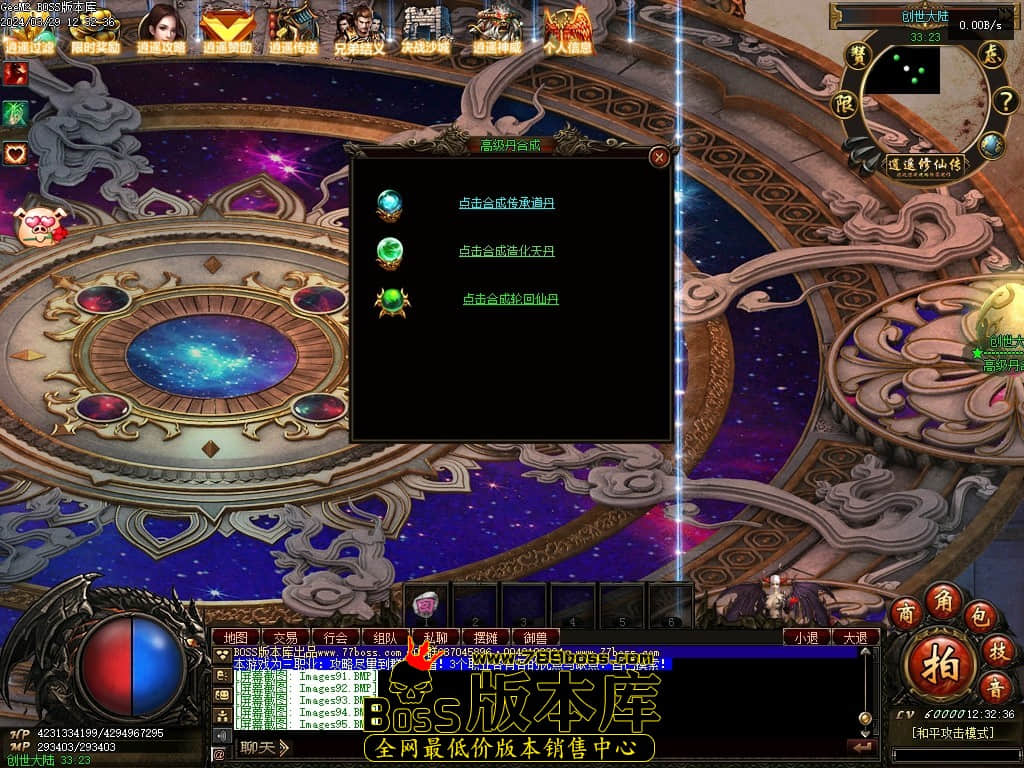The height and width of the screenshot is (768, 1024).
Task: Close the 高级丹合成 dialog
Action: tap(658, 157)
